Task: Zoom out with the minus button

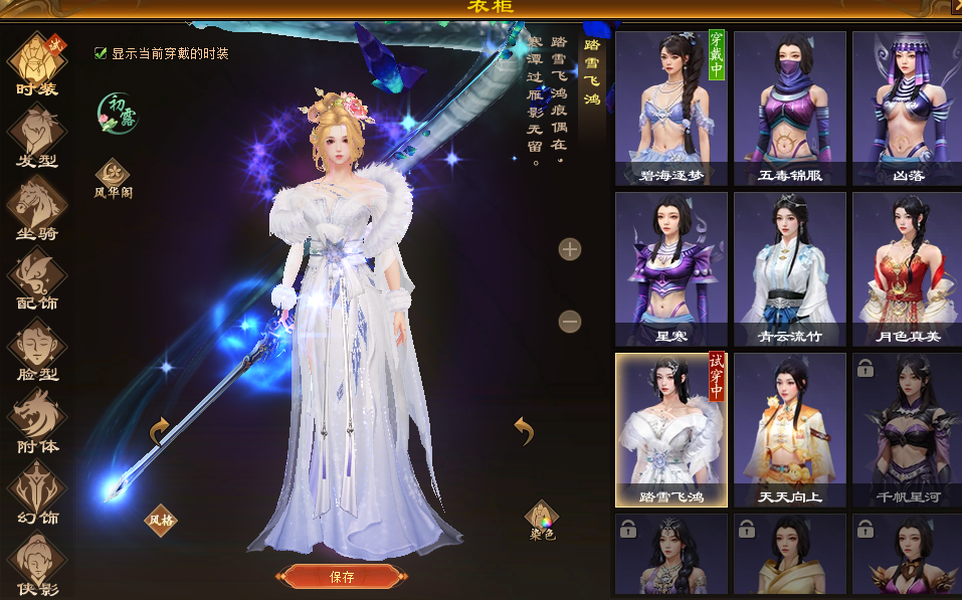Action: tap(570, 321)
